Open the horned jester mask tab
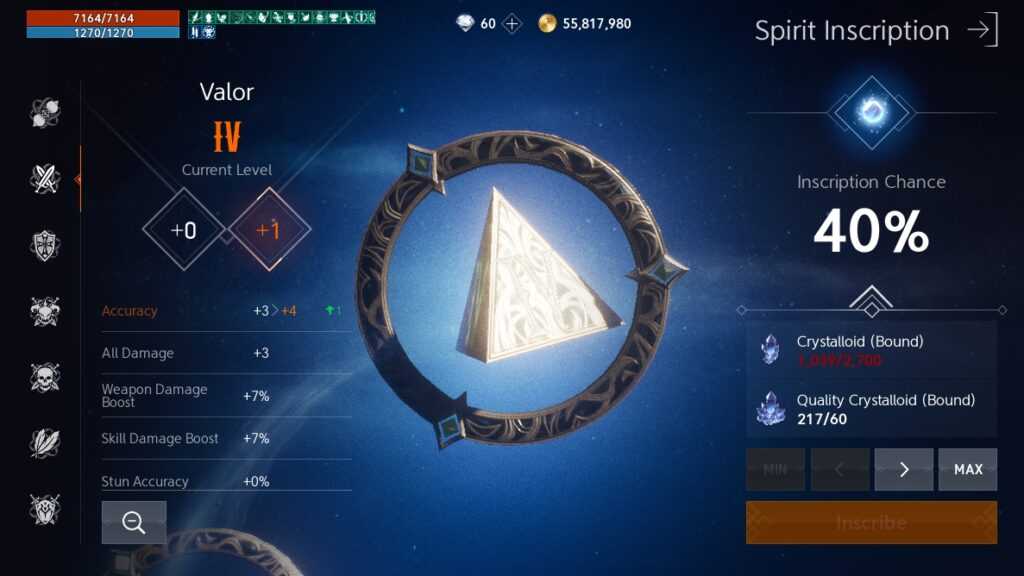This screenshot has width=1024, height=576. pyautogui.click(x=45, y=311)
